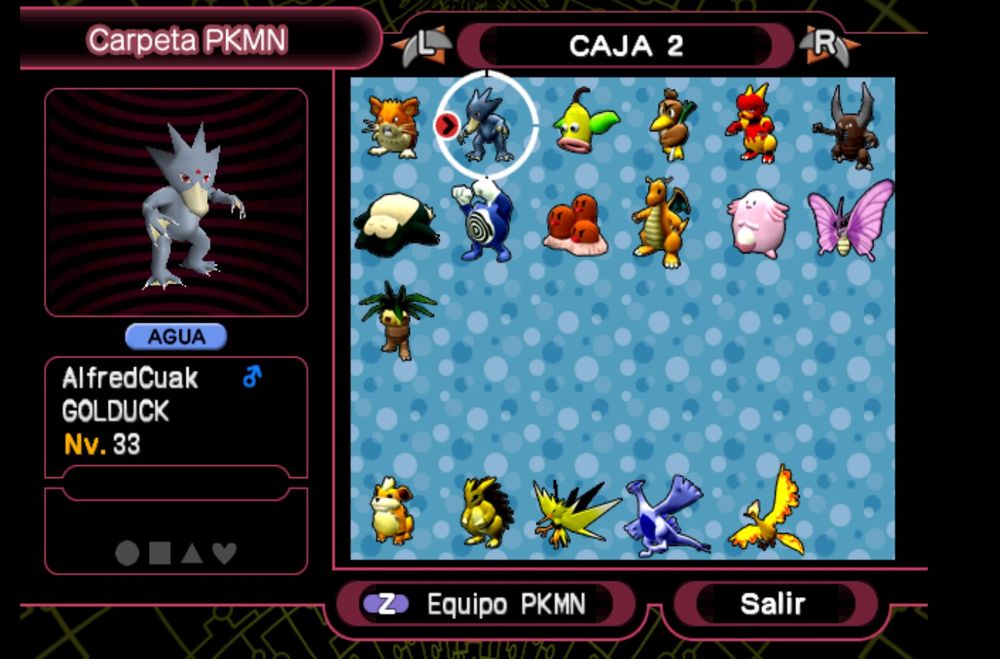Viewport: 1000px width, 659px height.
Task: Select Weepinbell in the box
Action: click(x=583, y=122)
